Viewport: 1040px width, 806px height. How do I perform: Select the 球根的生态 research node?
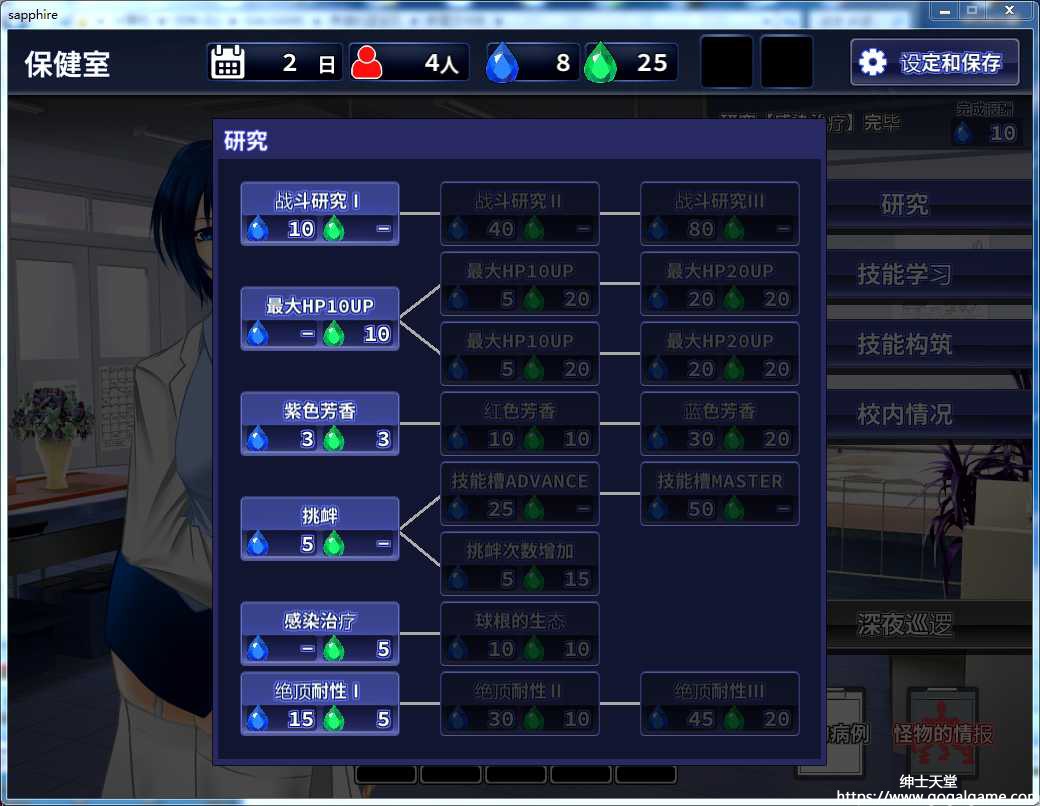point(520,634)
